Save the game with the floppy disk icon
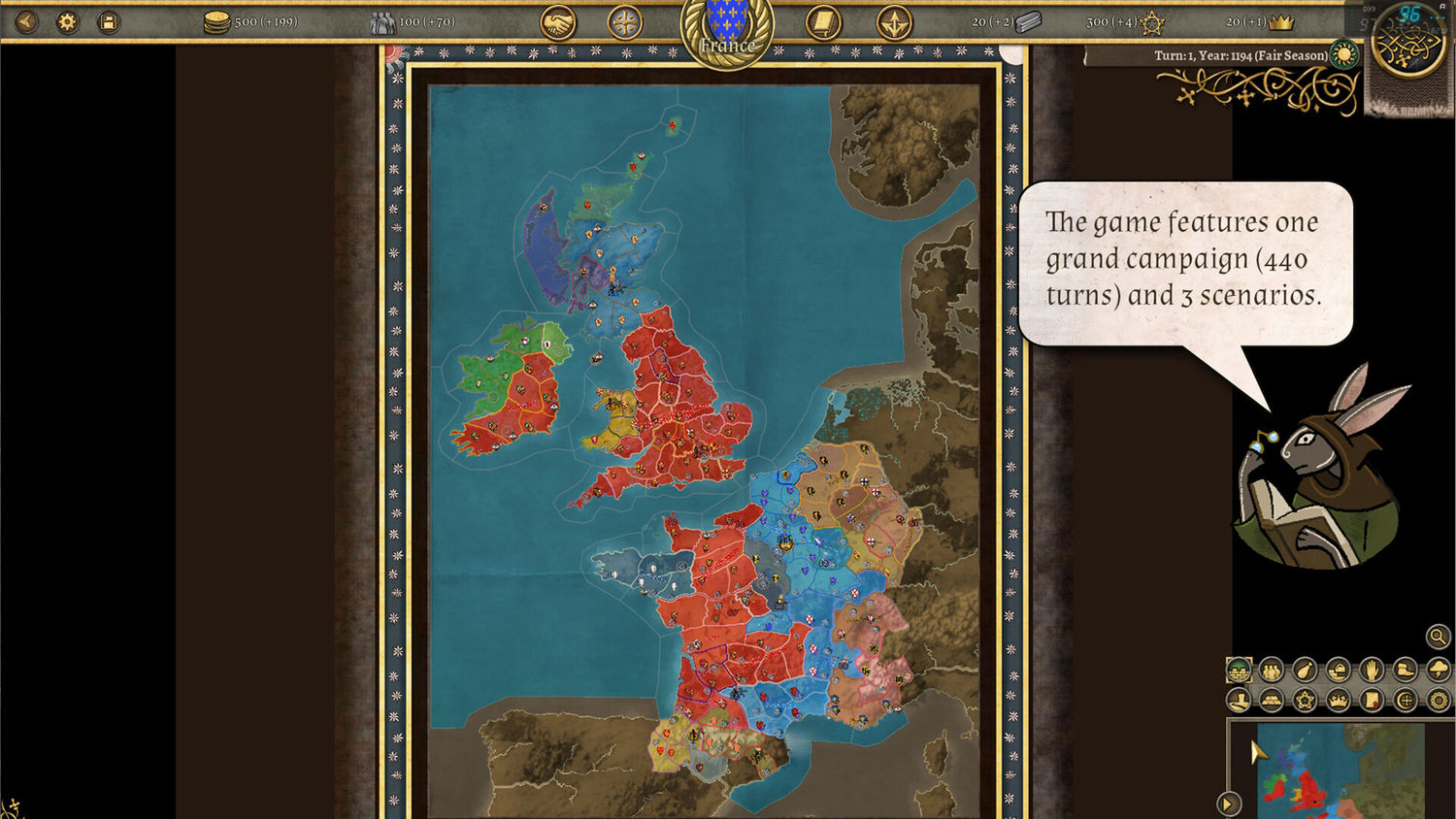 (109, 21)
